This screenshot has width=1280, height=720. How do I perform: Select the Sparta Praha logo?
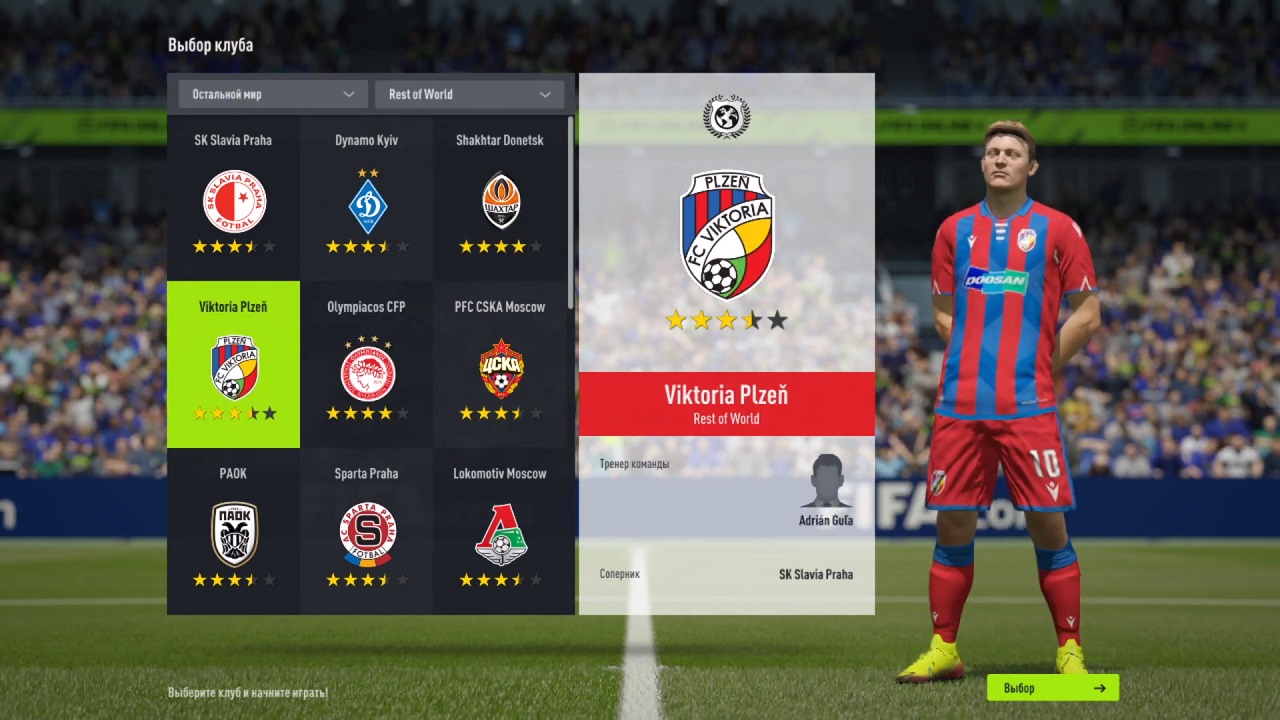366,530
